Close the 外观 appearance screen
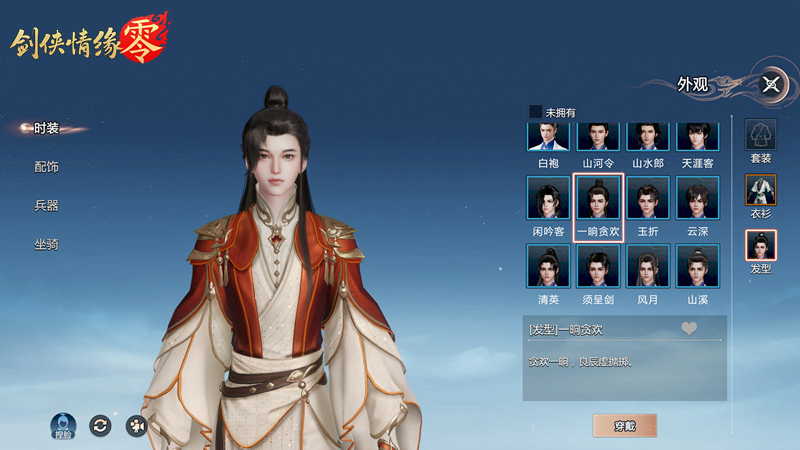The image size is (800, 450). pos(771,85)
